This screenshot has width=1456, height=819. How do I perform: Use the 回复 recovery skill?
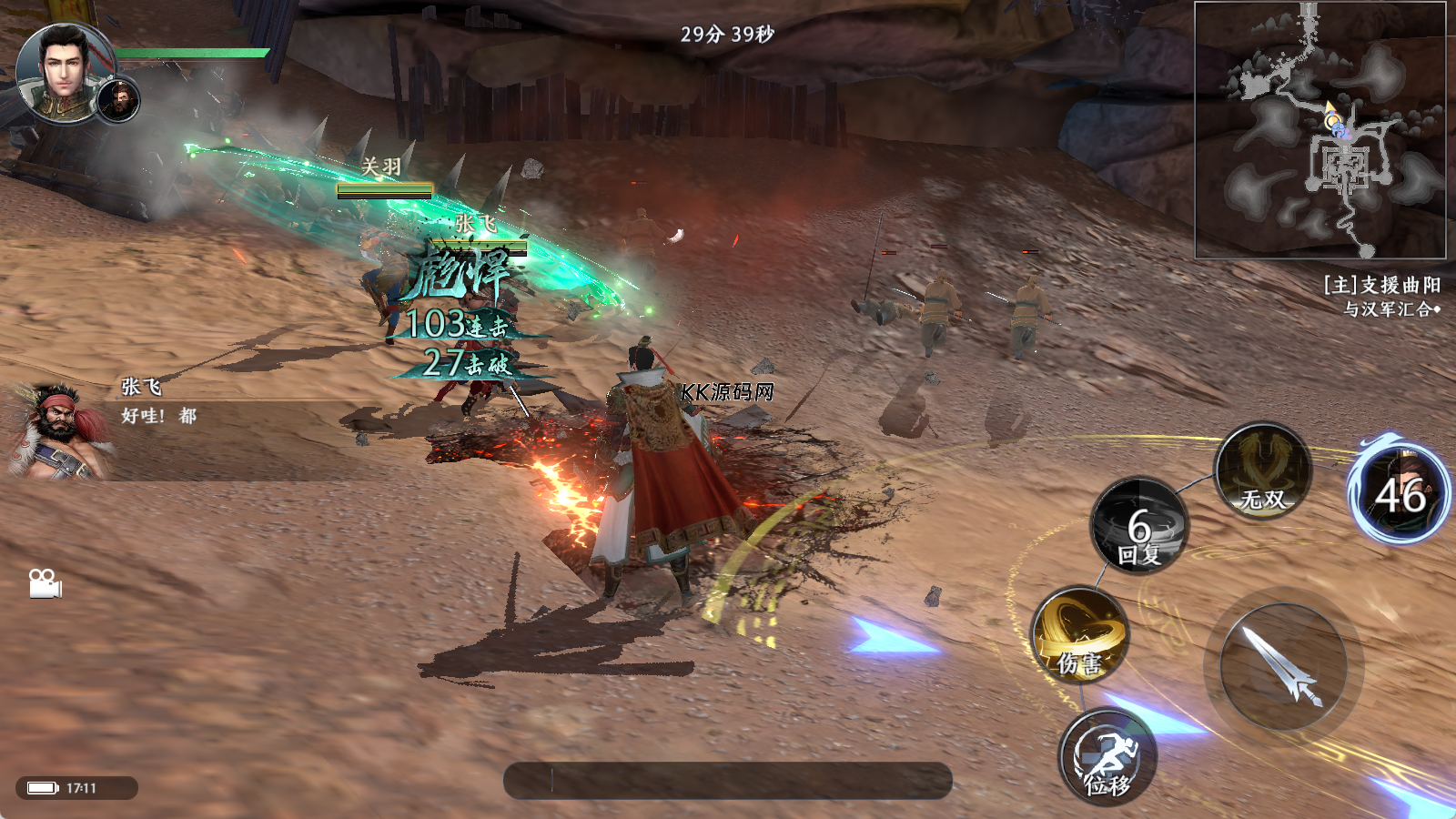pyautogui.click(x=1140, y=526)
